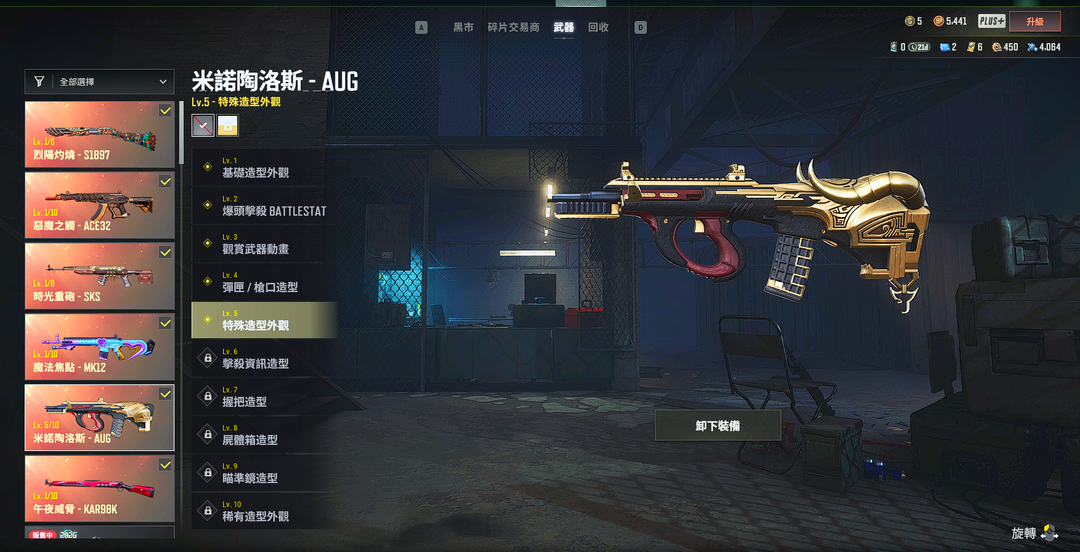Go to the 回收 recycle tab

[598, 28]
